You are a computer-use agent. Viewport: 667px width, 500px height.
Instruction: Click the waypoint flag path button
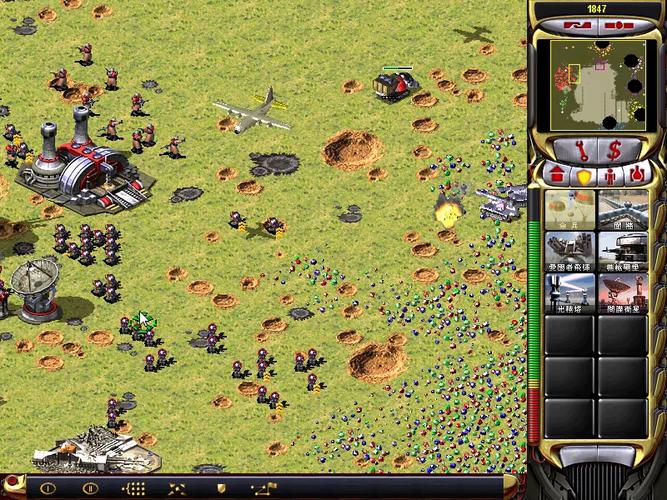264,489
